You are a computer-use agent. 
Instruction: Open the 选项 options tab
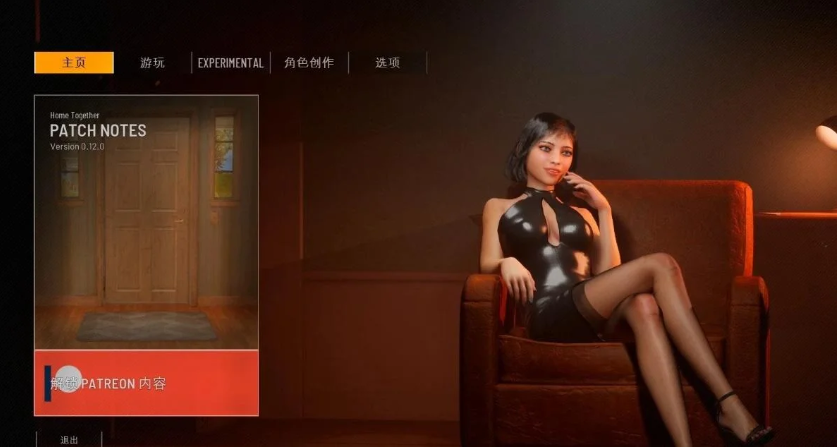(387, 63)
